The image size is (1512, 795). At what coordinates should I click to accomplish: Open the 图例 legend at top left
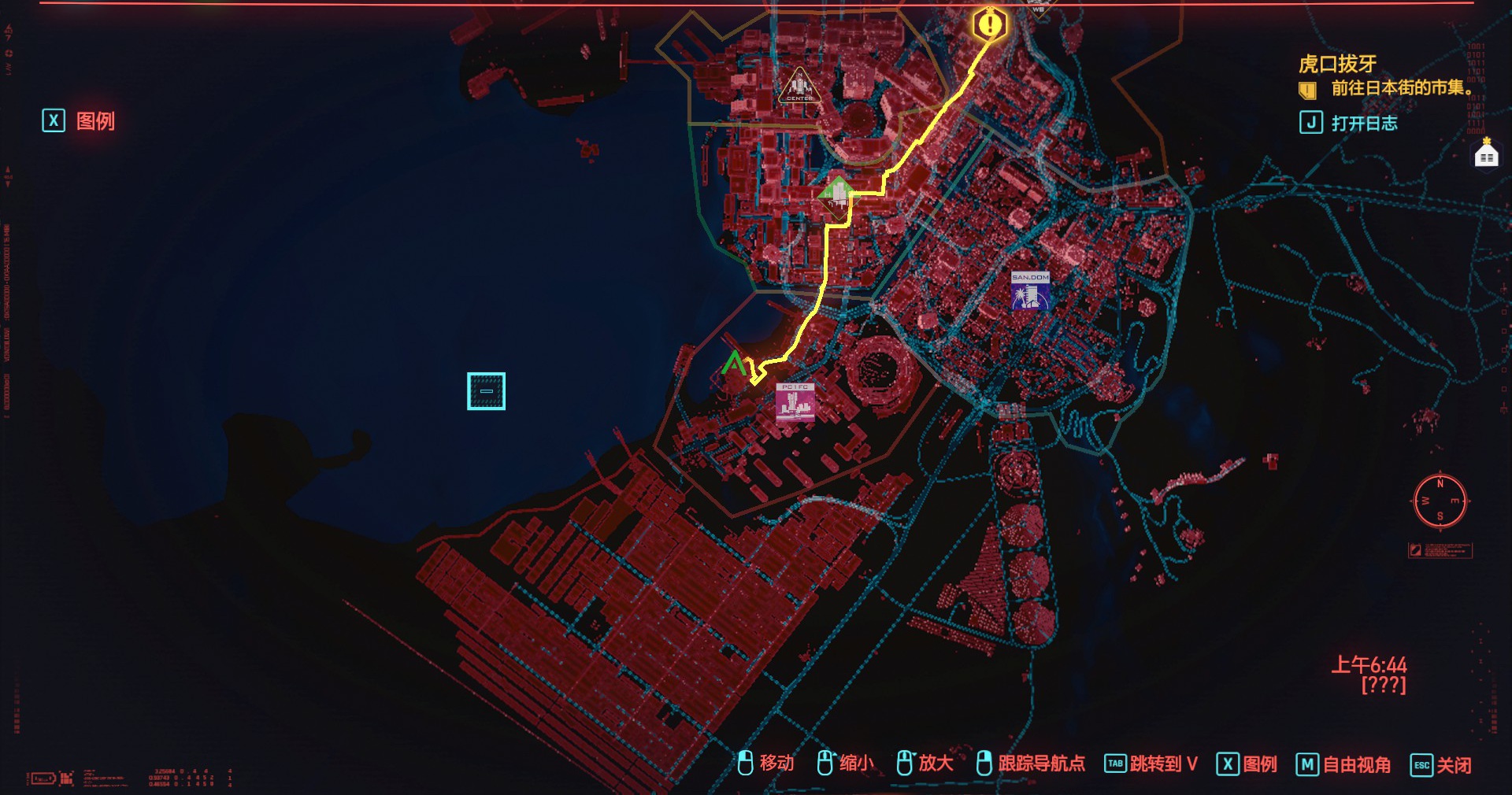pos(80,121)
